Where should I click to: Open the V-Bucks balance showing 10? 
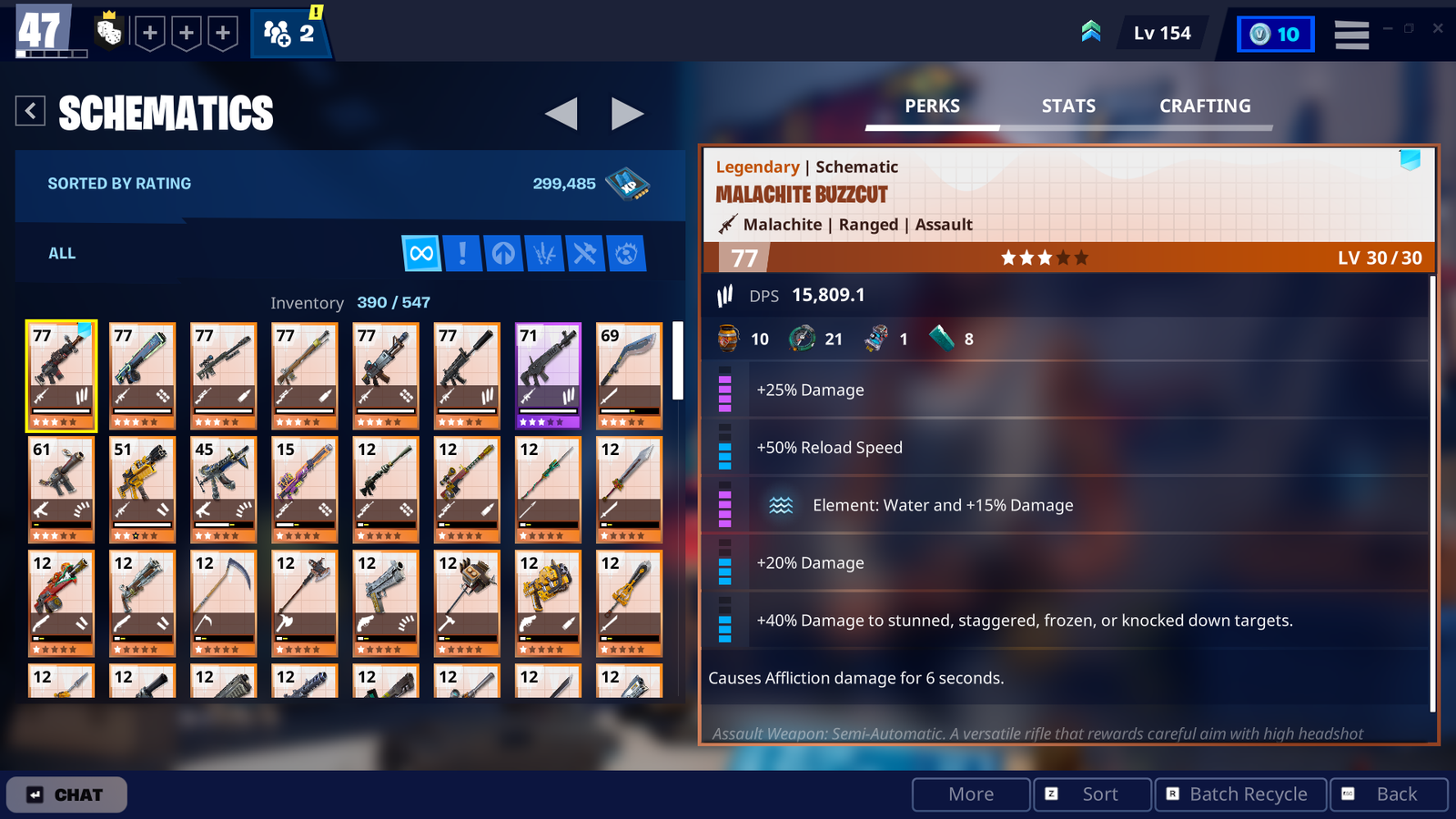coord(1275,35)
